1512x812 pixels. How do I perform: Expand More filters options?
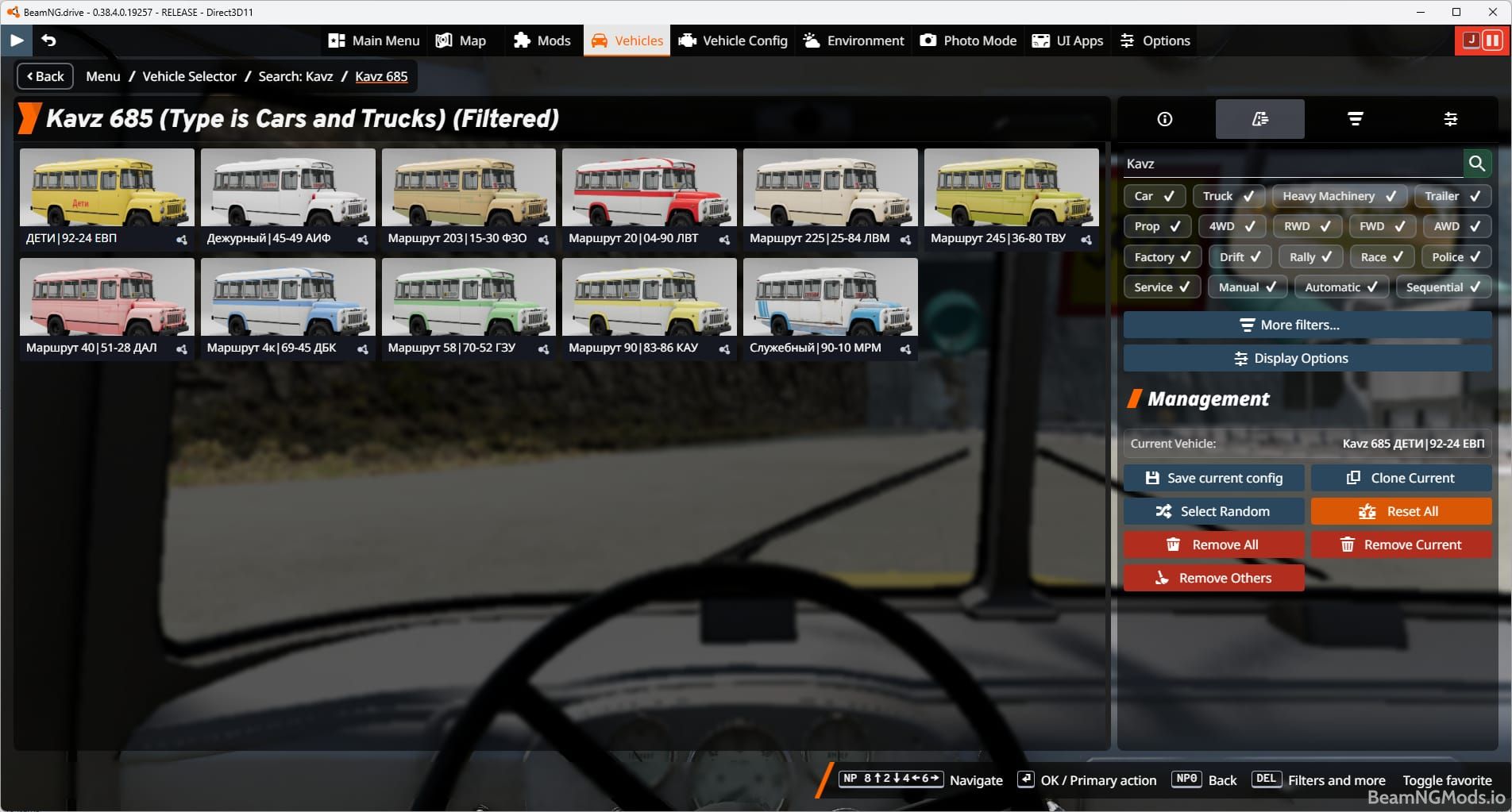pos(1306,325)
